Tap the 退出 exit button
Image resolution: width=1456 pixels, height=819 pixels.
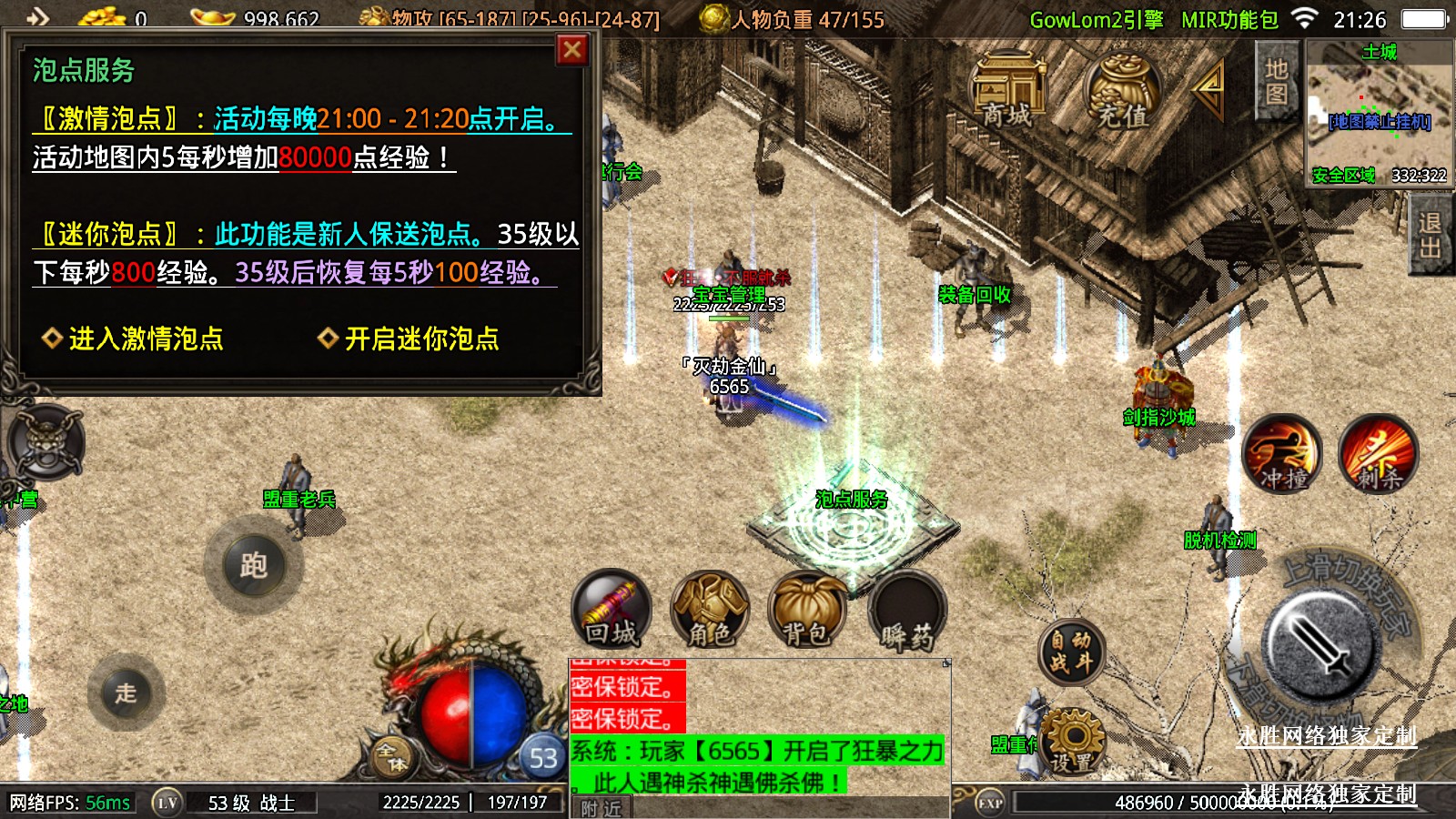pos(1430,237)
